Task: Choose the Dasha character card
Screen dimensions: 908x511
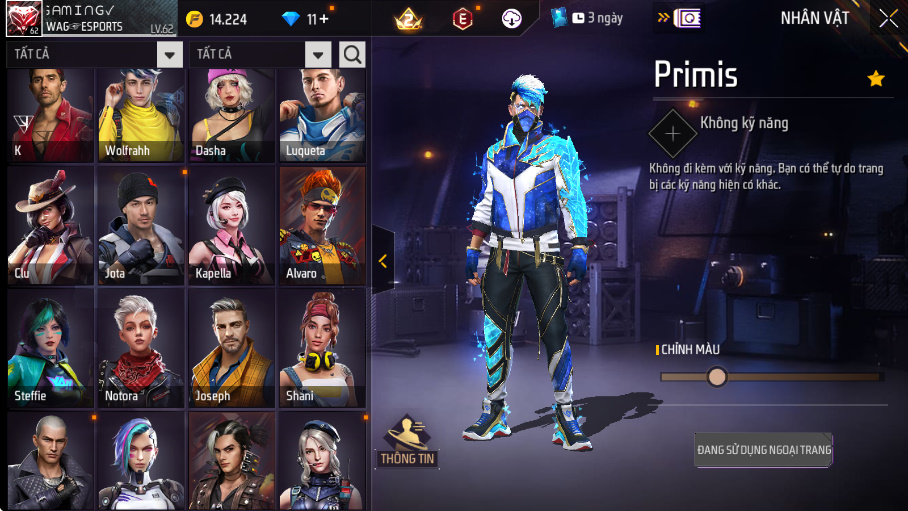Action: tap(231, 115)
